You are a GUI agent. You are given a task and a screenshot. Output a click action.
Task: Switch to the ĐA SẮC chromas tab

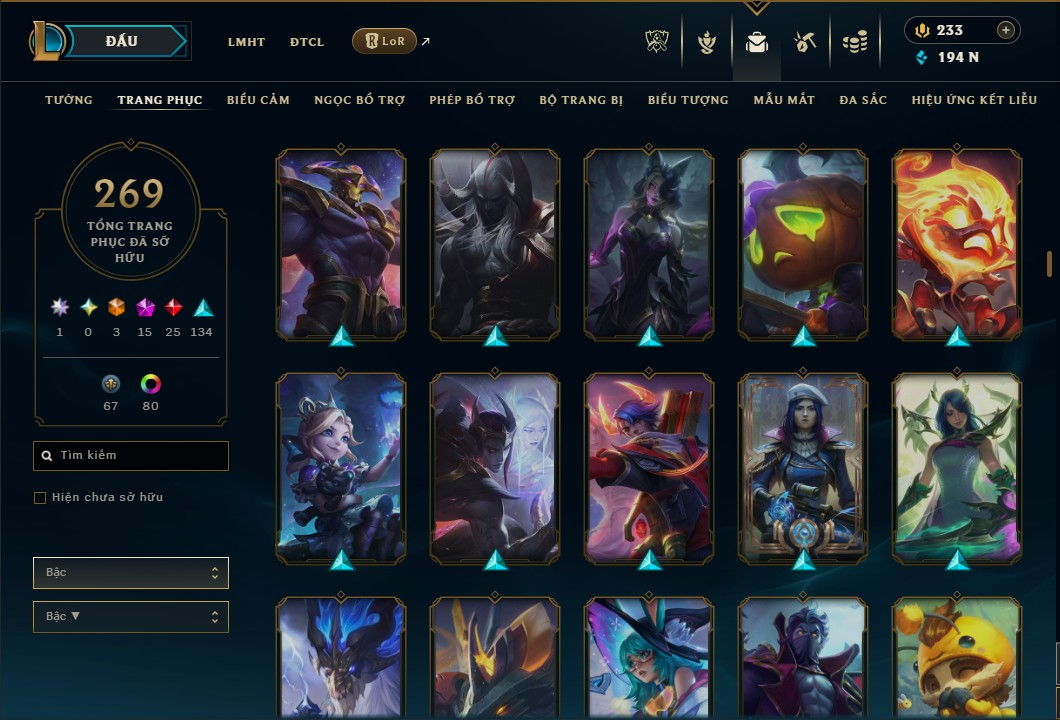click(x=863, y=100)
